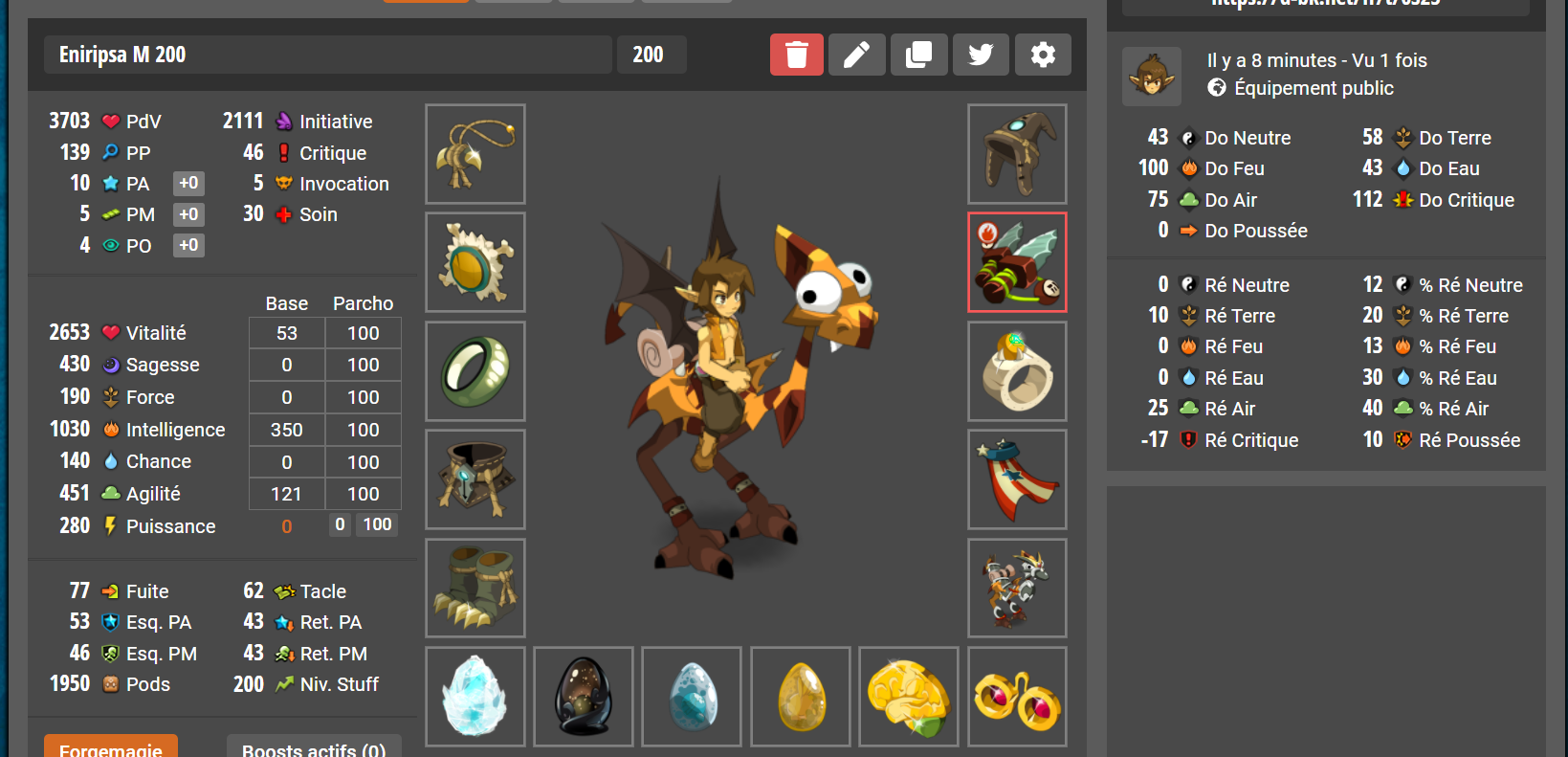
Task: Choose the belt equipment slot
Action: click(475, 479)
